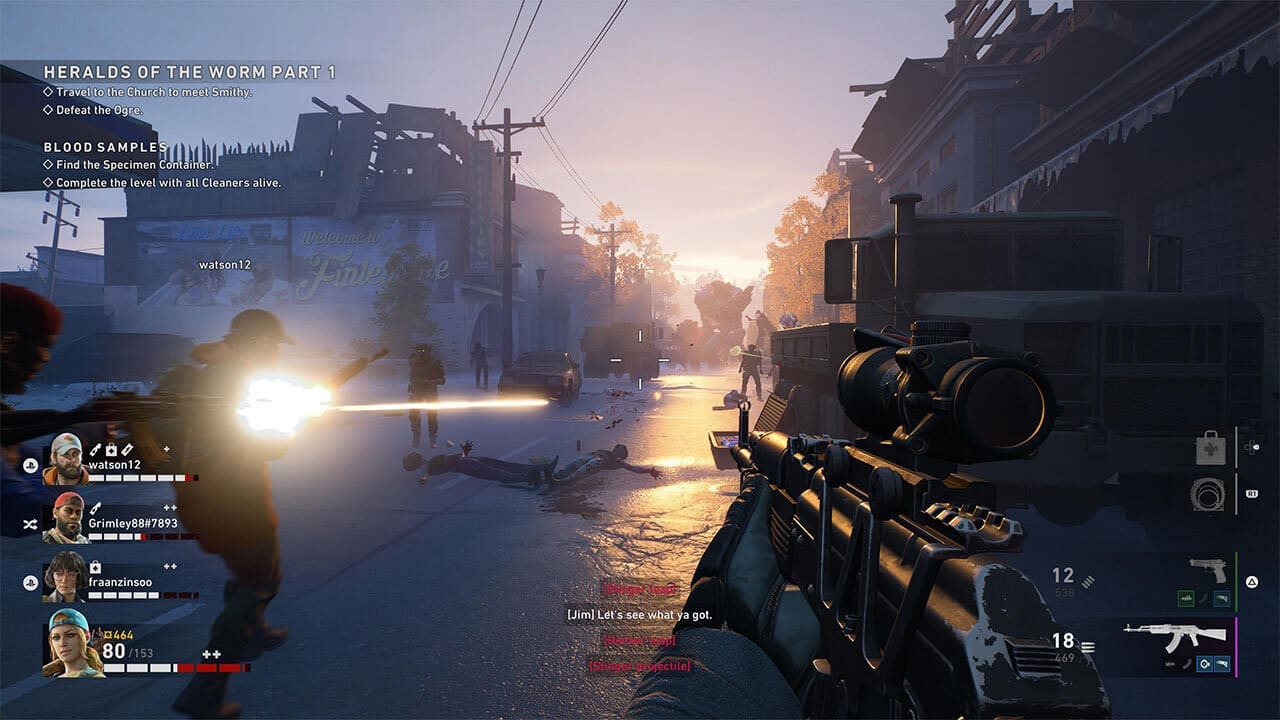The image size is (1280, 720).
Task: Toggle the blue magazine attachment under the pistol
Action: 1222,597
